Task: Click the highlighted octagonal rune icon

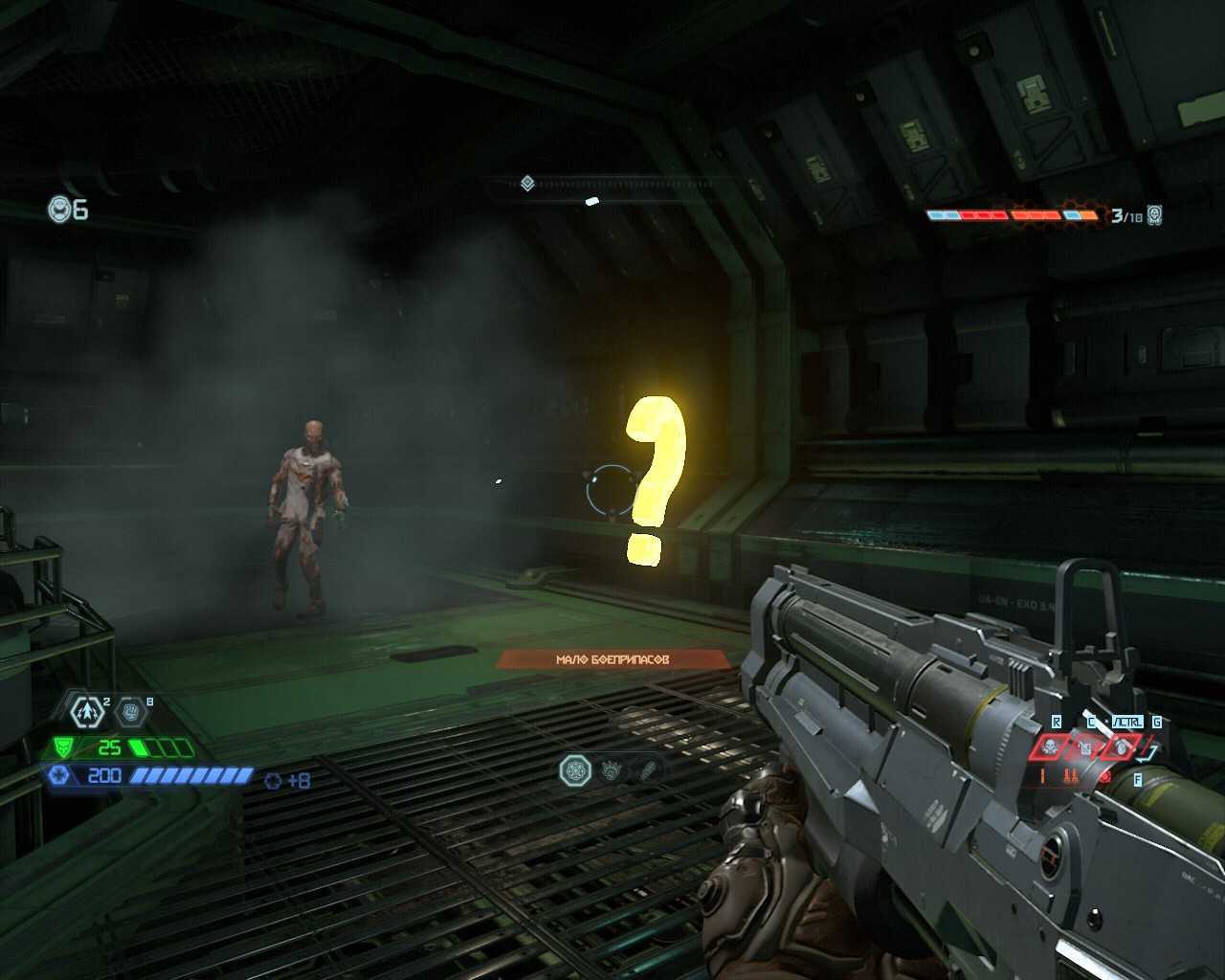Action: (x=575, y=769)
